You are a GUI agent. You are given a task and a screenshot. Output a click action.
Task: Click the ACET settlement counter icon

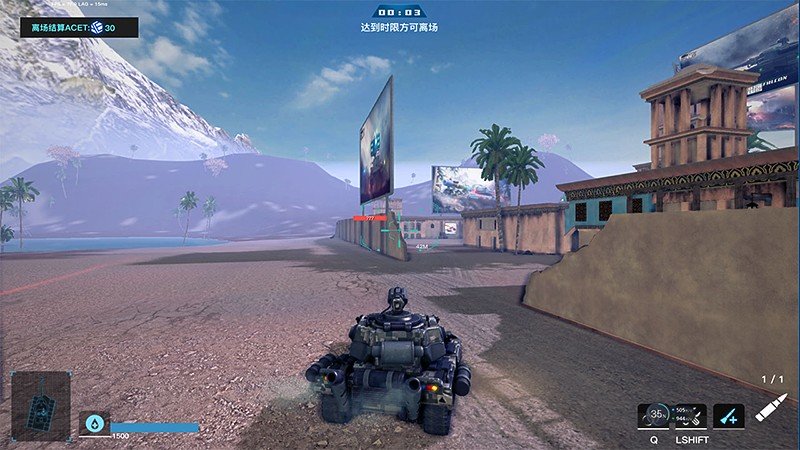coord(97,28)
